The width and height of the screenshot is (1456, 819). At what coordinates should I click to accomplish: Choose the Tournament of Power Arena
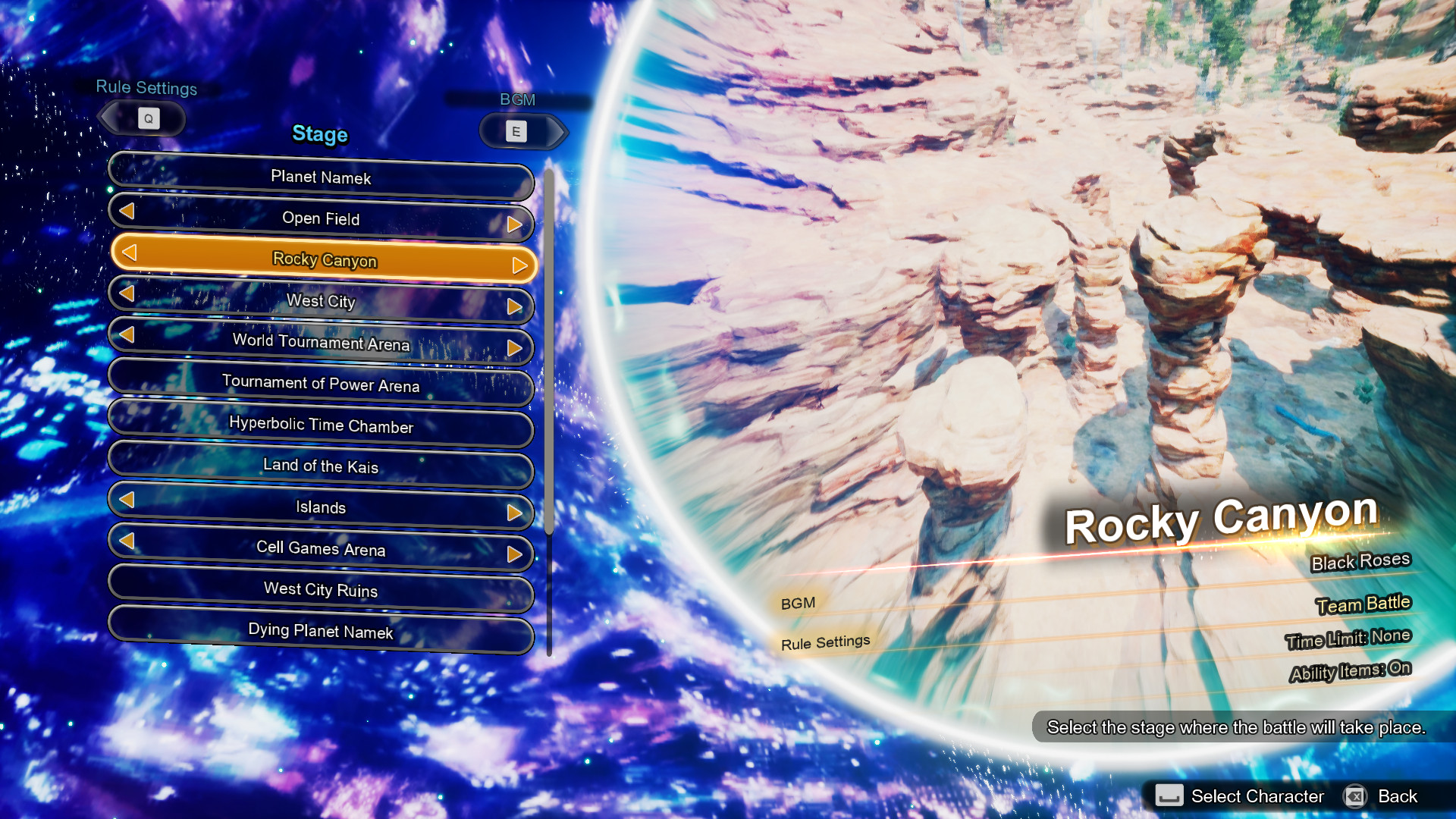pos(321,385)
